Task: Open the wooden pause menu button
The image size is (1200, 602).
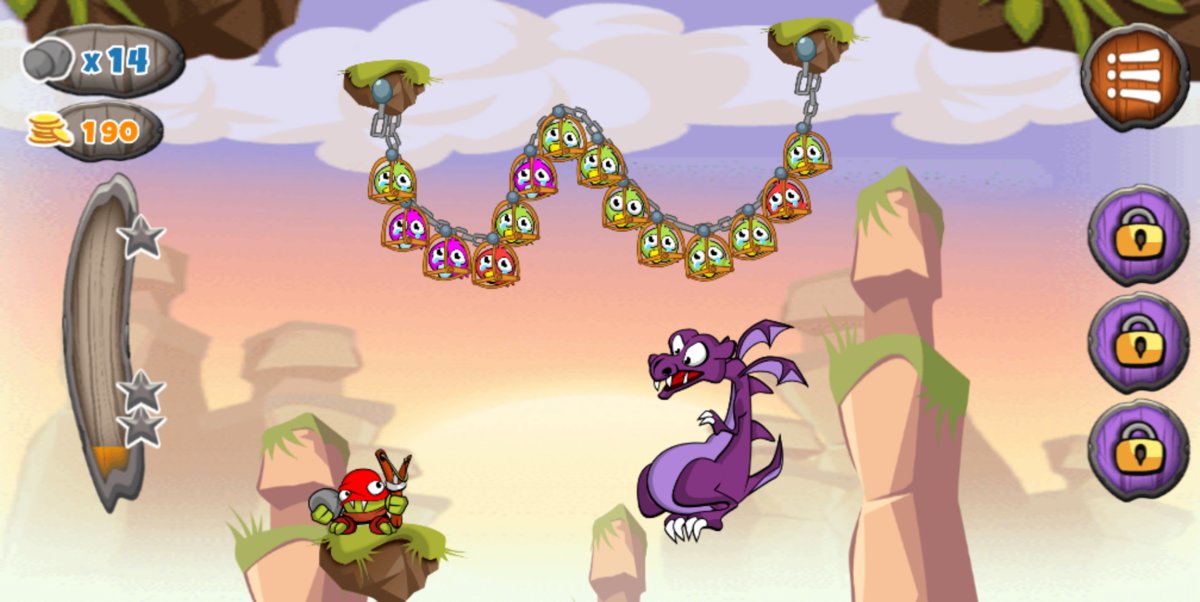Action: click(1134, 76)
